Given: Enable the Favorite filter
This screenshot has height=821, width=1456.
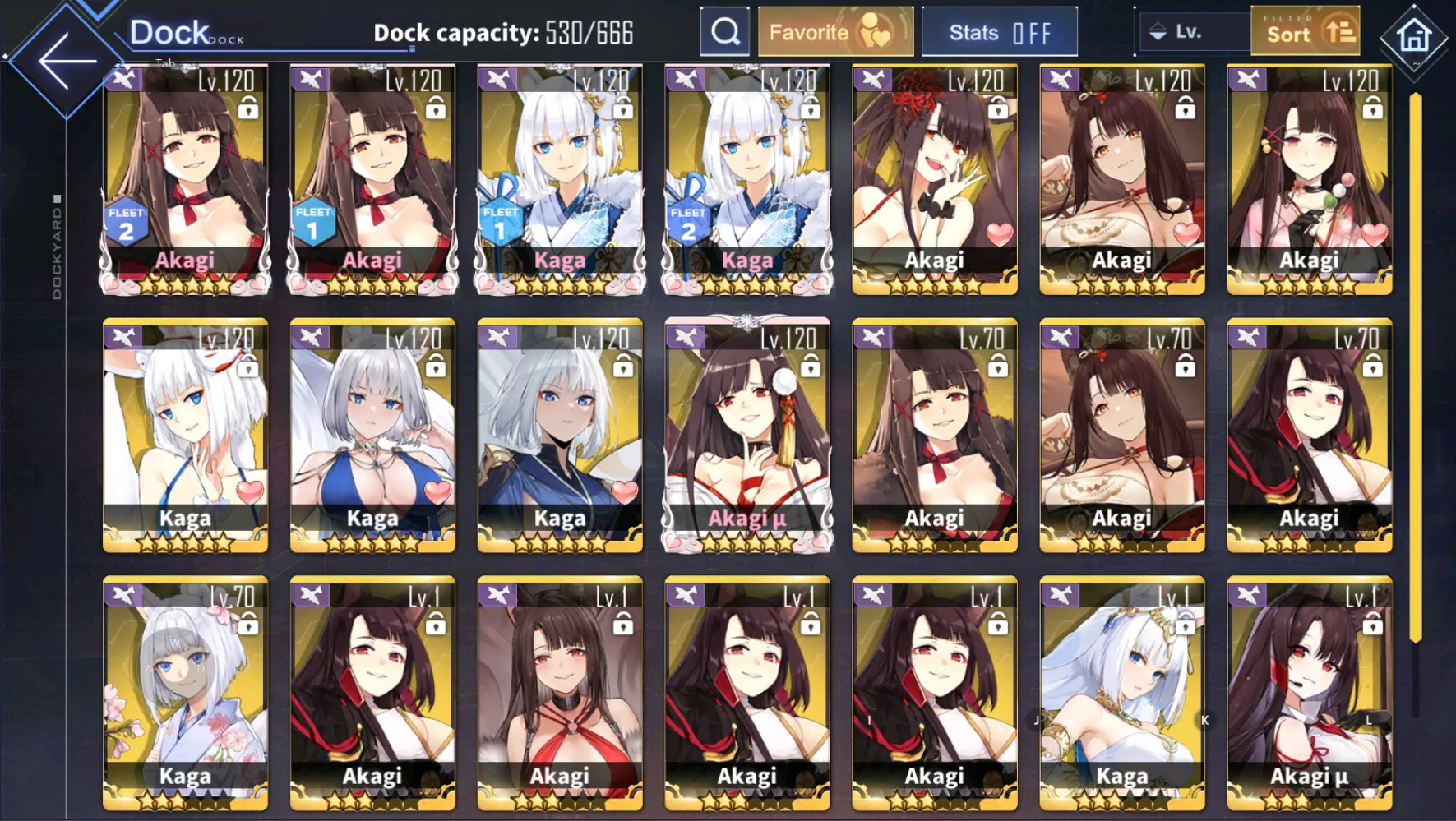Looking at the screenshot, I should (x=834, y=31).
